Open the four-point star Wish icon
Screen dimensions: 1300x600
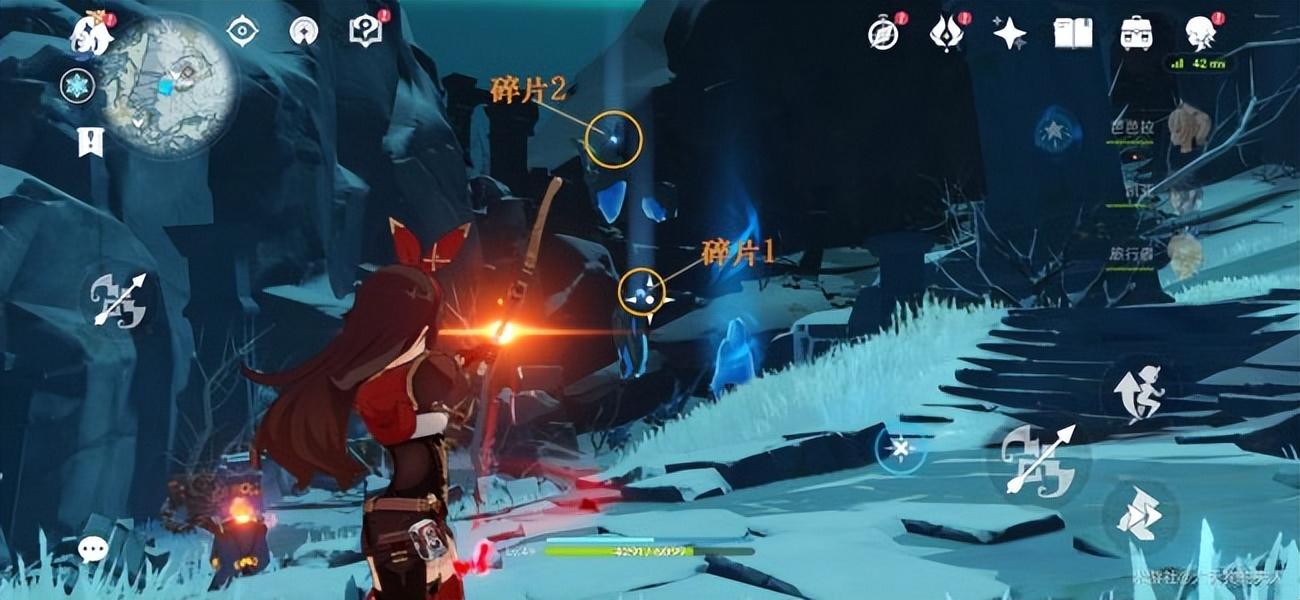[x=1009, y=34]
